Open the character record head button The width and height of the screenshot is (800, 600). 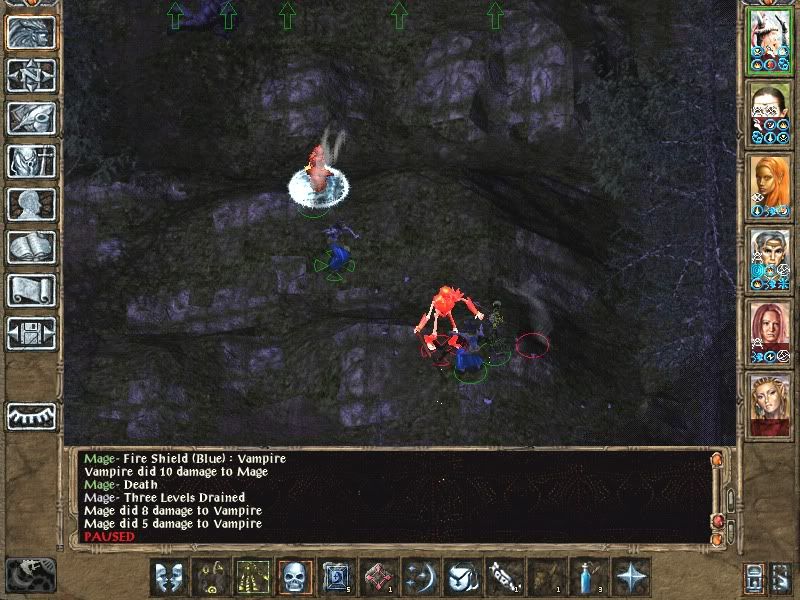(31, 204)
